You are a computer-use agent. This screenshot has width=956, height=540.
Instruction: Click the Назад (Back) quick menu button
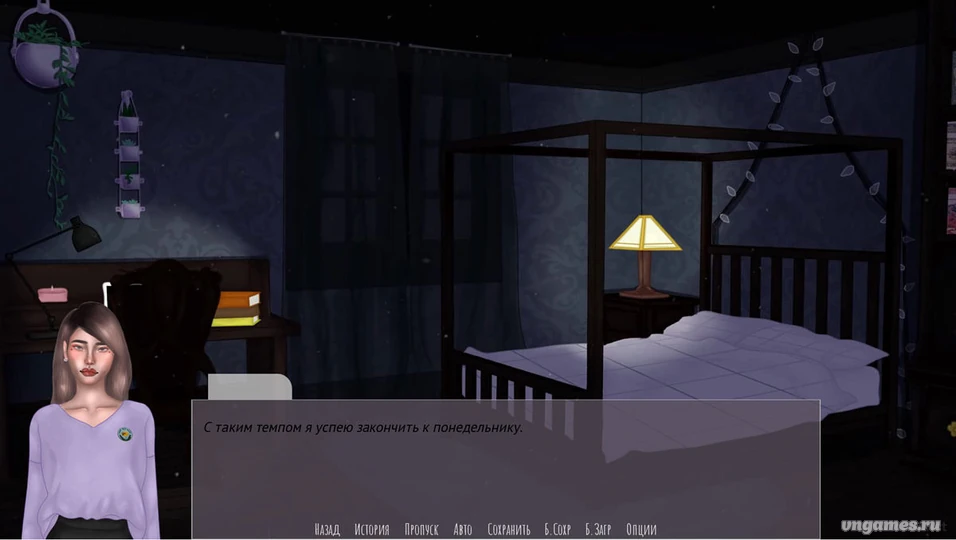pyautogui.click(x=327, y=529)
